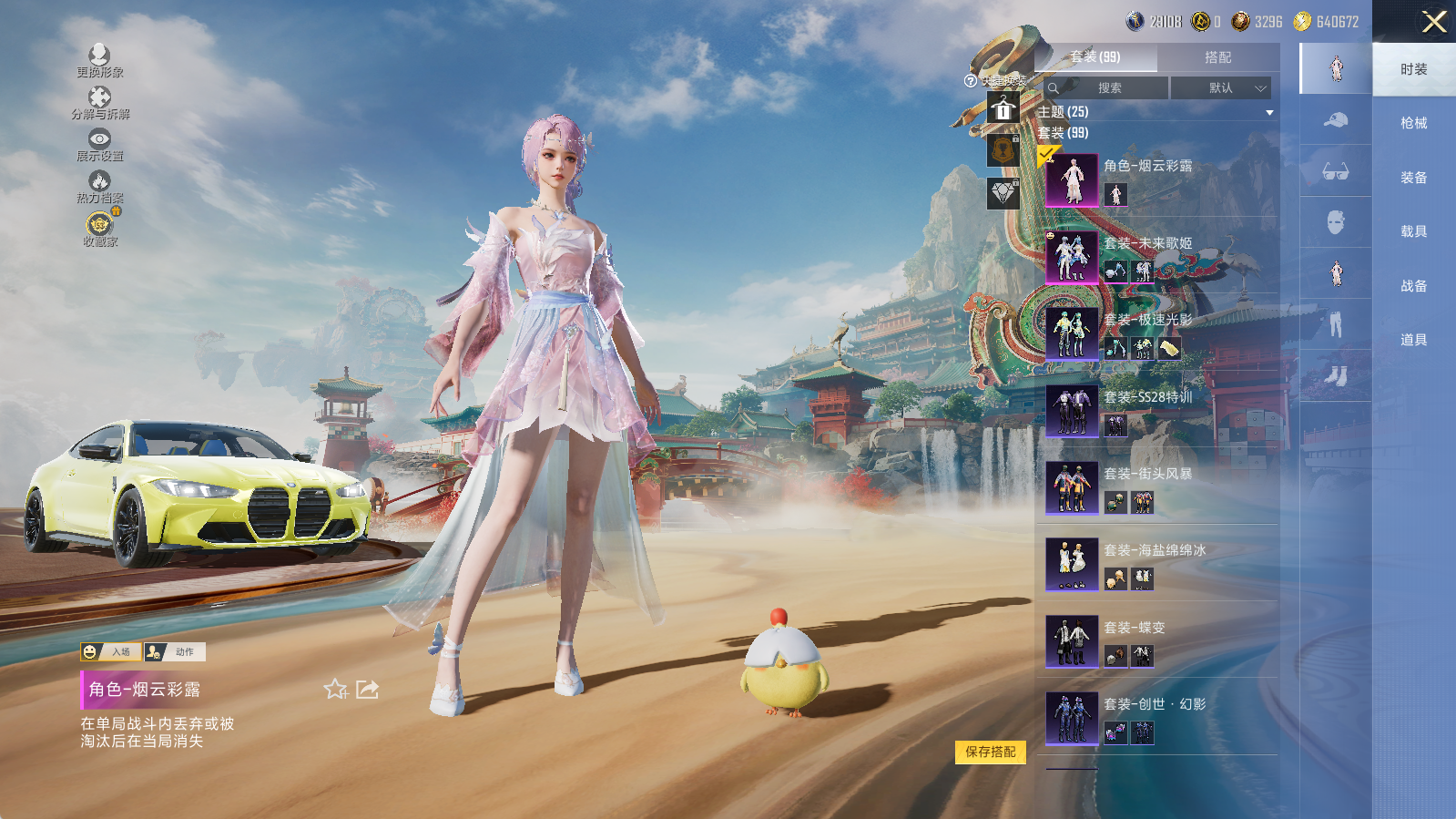Switch to the 搭配 tab
The width and height of the screenshot is (1456, 819).
click(x=1217, y=57)
